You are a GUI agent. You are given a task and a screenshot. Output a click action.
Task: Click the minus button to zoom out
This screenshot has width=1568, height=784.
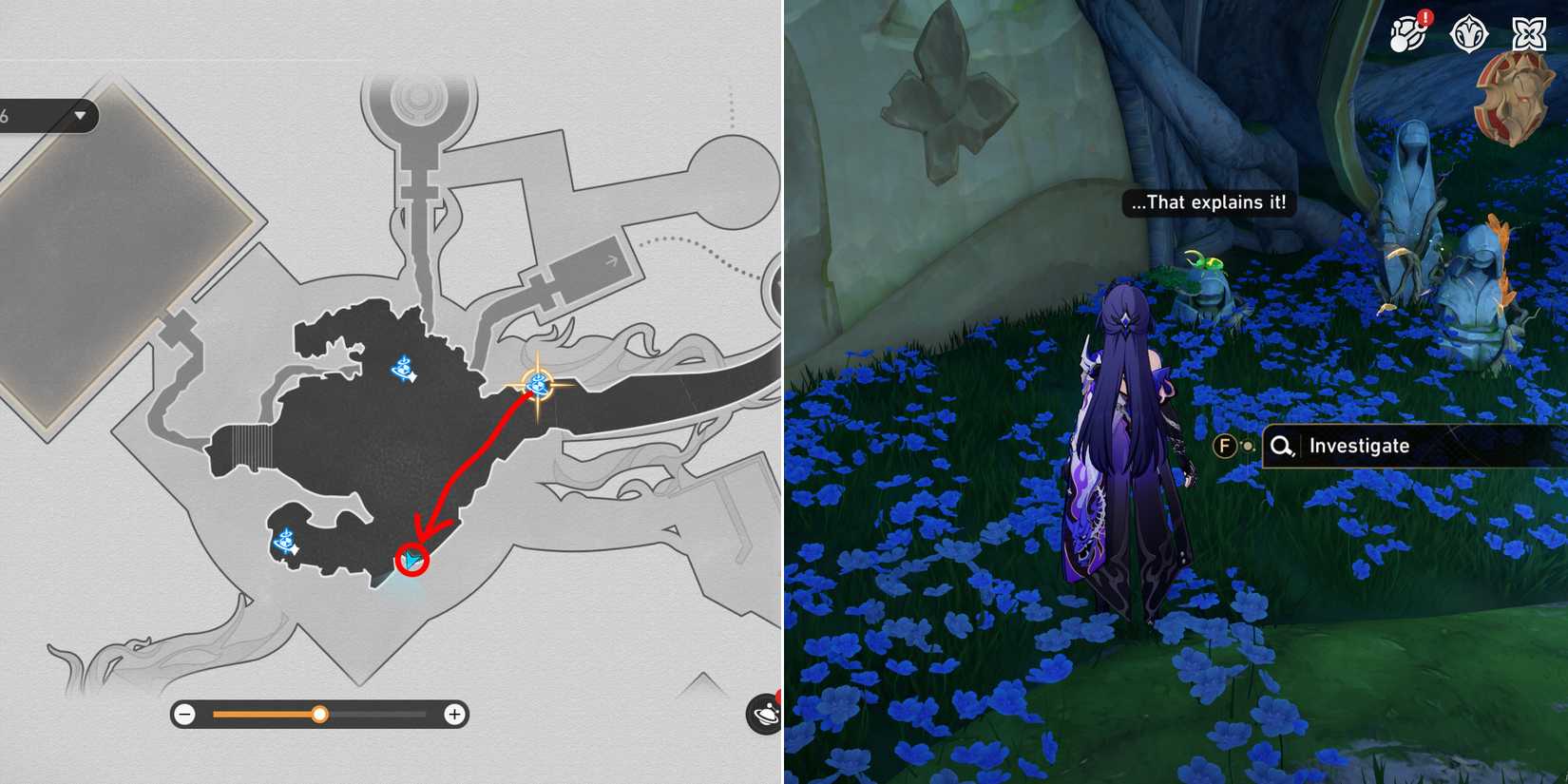click(183, 713)
